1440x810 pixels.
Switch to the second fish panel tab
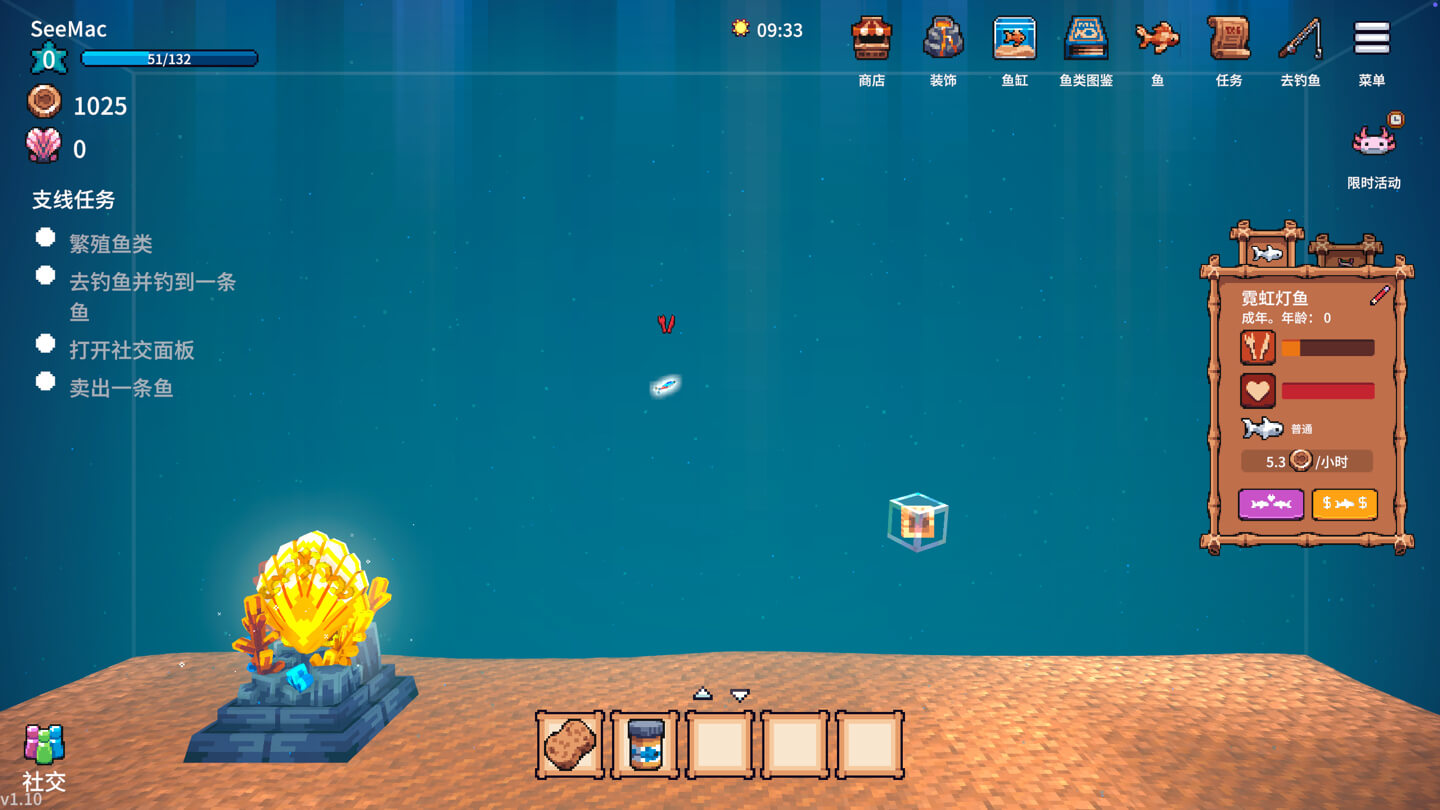point(1345,252)
